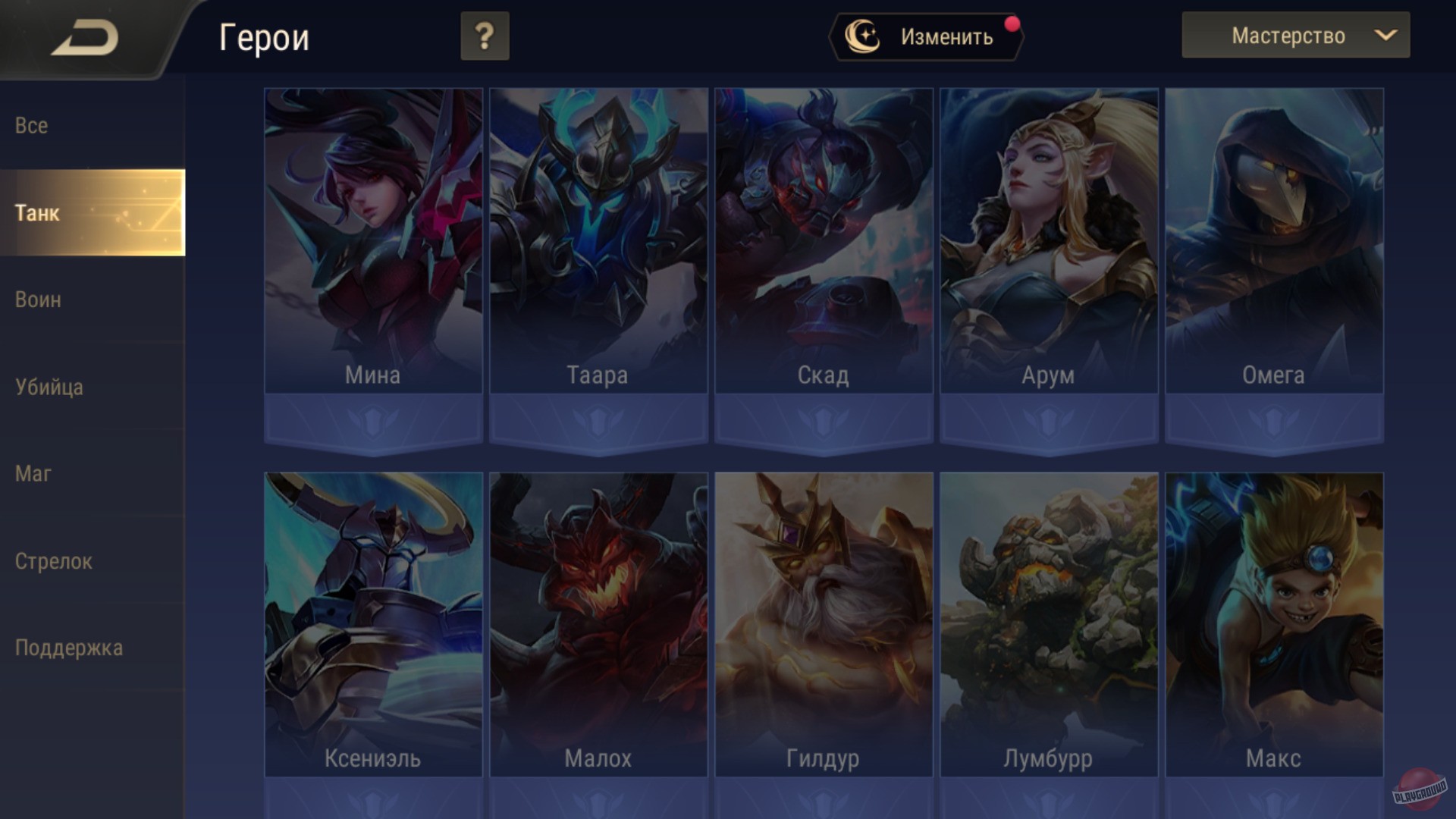Click the Герои title link
The height and width of the screenshot is (819, 1456).
coord(264,37)
